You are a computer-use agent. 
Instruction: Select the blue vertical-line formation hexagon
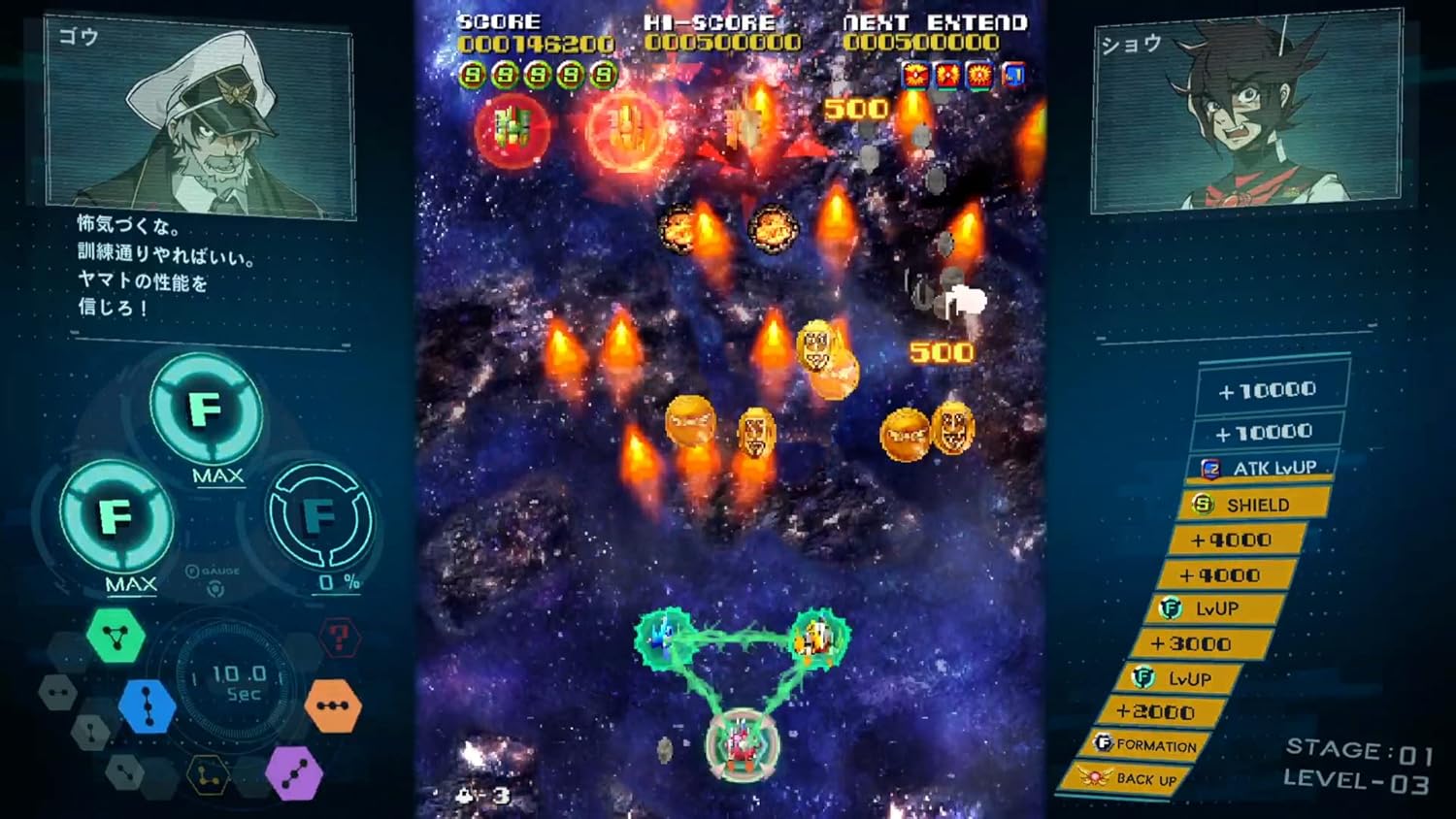pyautogui.click(x=147, y=705)
